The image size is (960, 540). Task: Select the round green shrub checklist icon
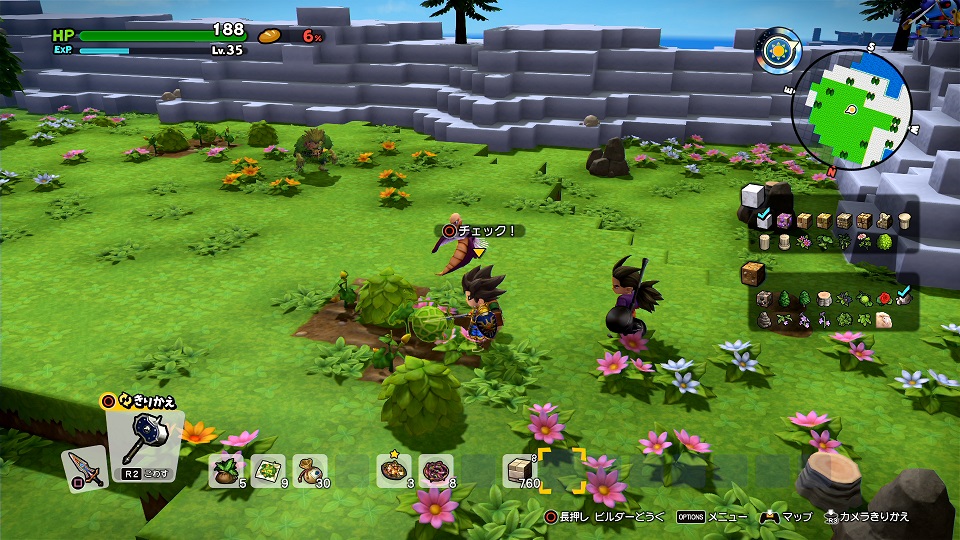tap(885, 242)
